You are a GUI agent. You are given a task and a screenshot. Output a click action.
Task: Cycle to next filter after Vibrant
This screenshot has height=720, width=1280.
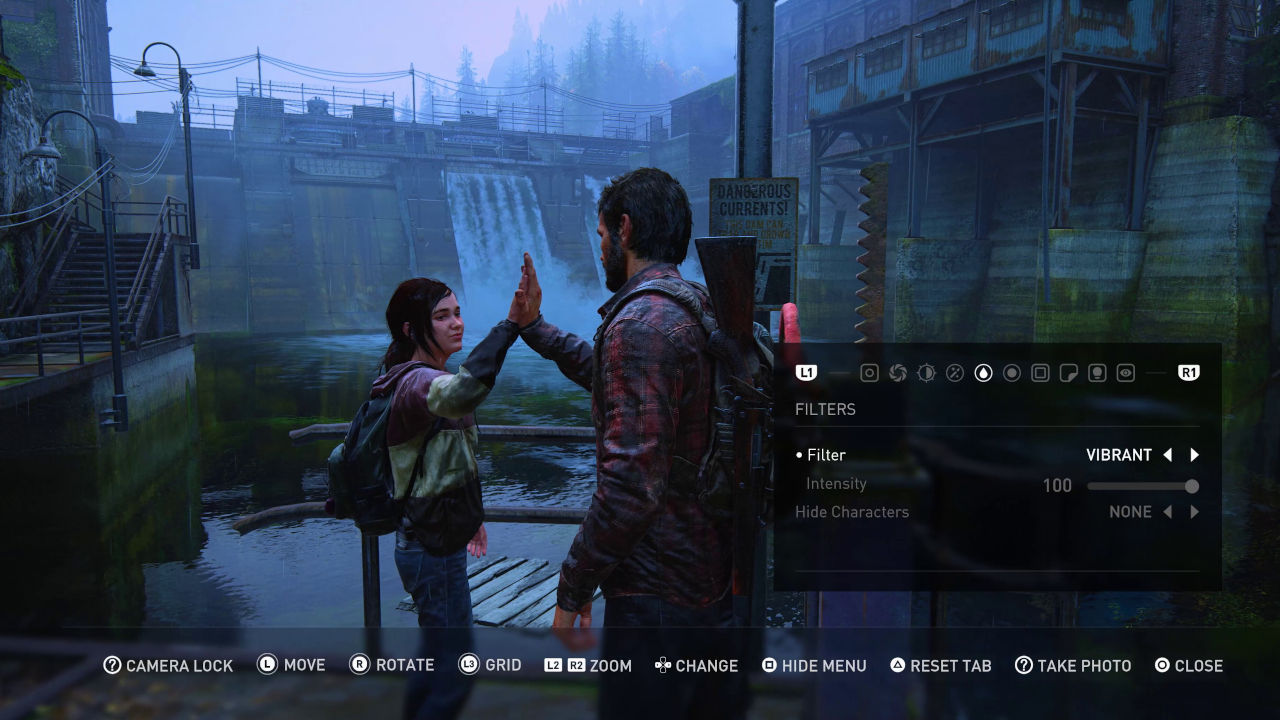pyautogui.click(x=1194, y=455)
